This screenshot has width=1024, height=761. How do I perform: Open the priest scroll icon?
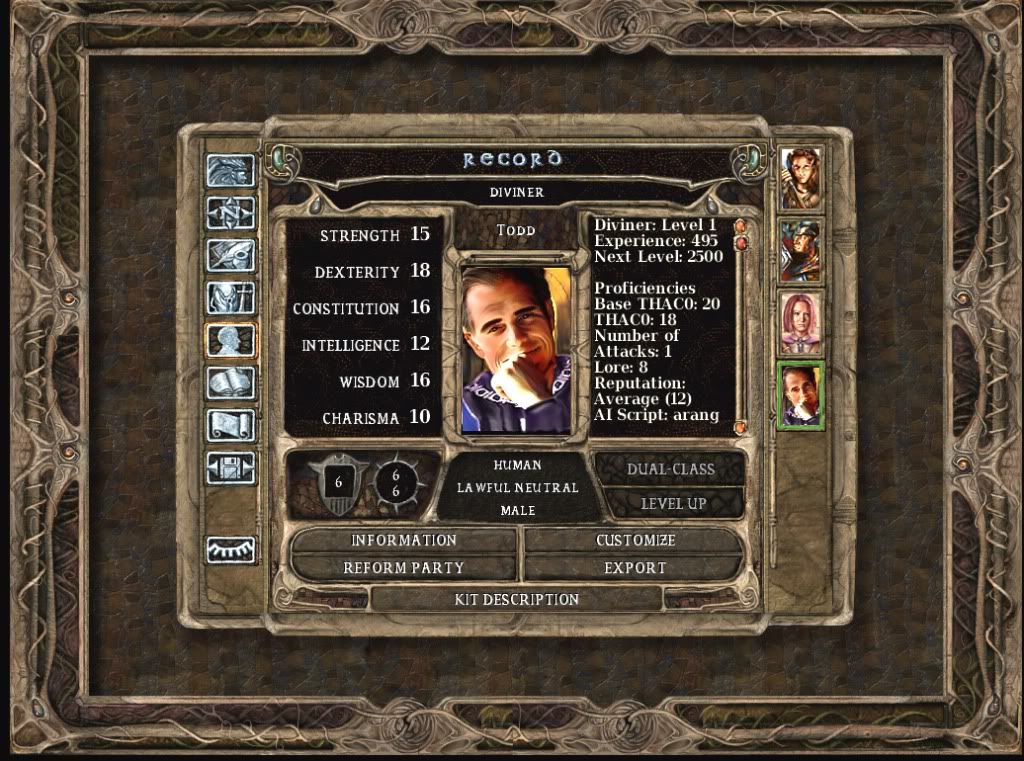[231, 426]
